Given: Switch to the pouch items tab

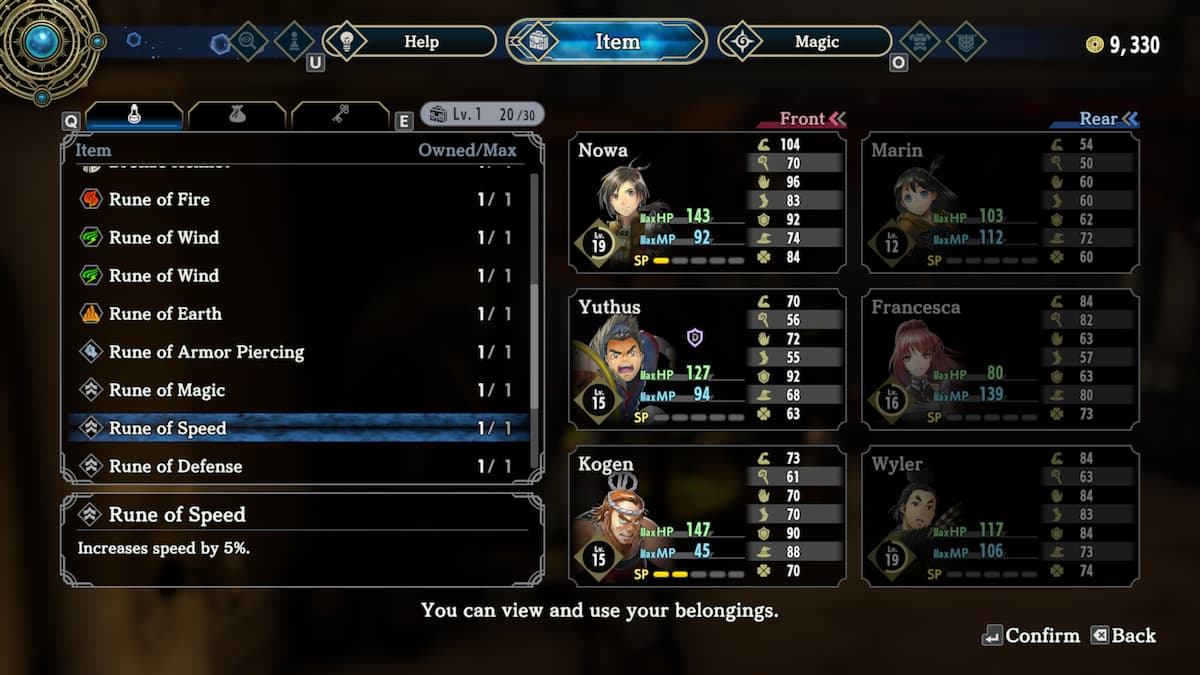Looking at the screenshot, I should click(237, 116).
